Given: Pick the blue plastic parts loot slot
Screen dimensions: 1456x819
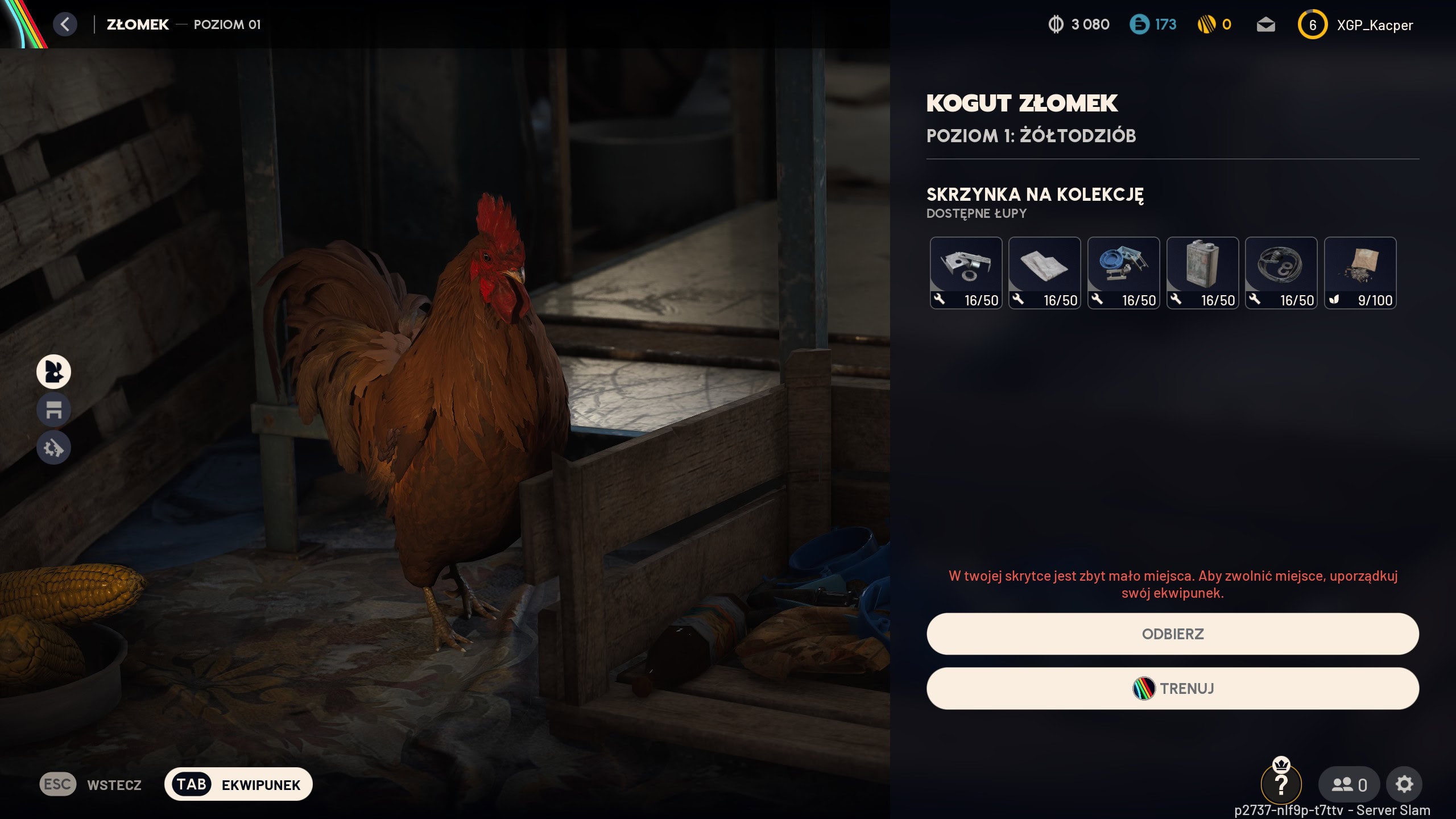Looking at the screenshot, I should coord(1123,273).
